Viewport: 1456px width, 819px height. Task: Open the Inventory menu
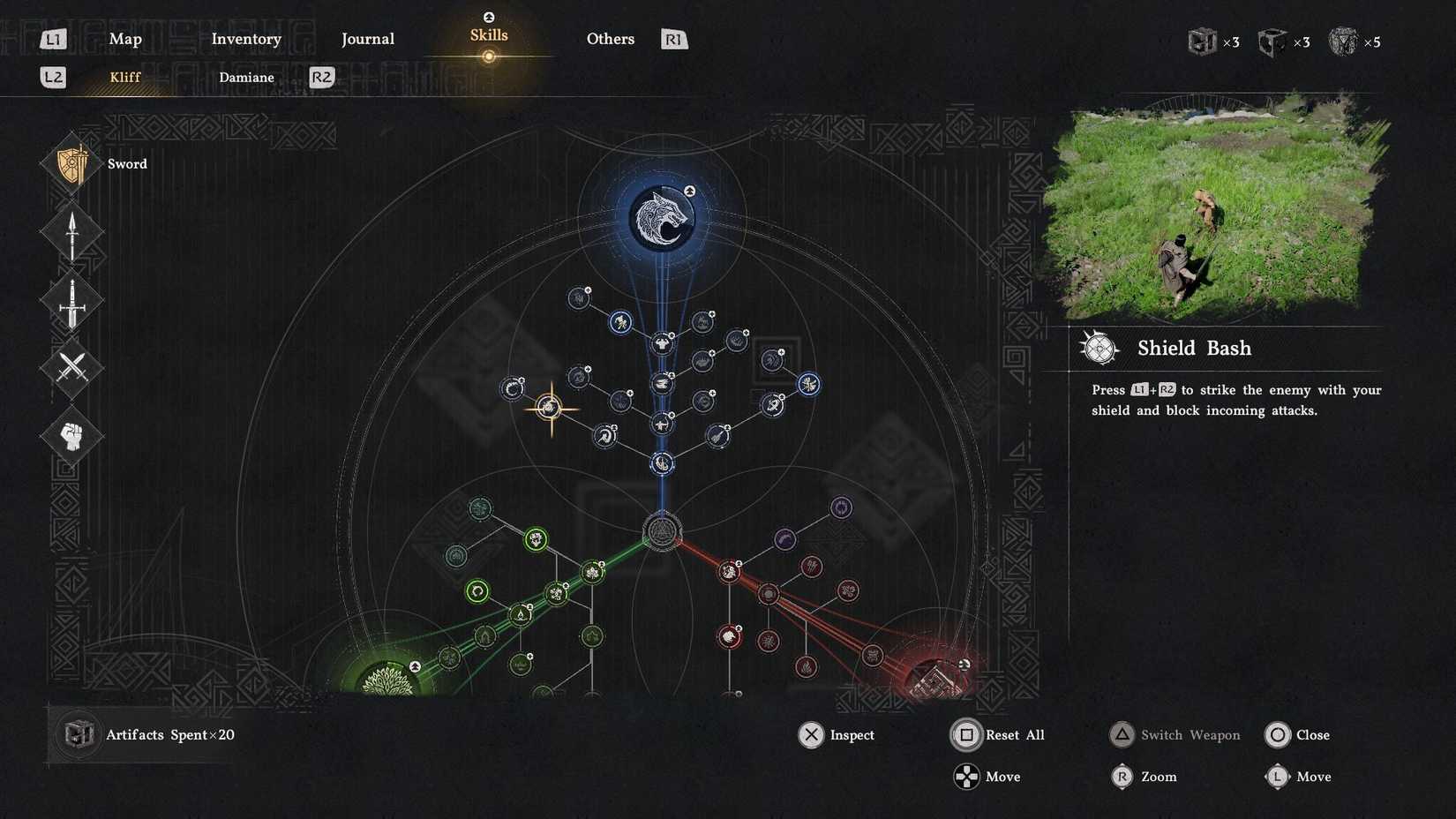[246, 39]
